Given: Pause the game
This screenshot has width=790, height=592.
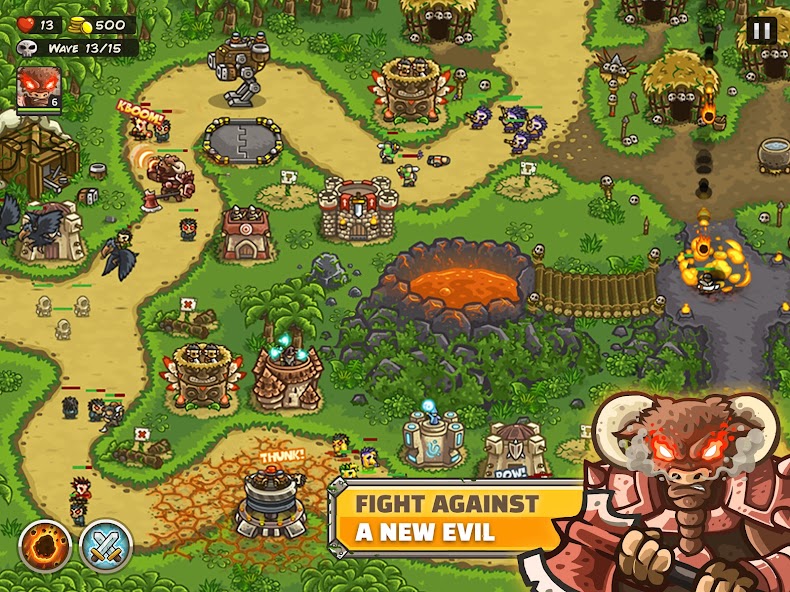Looking at the screenshot, I should pos(762,30).
